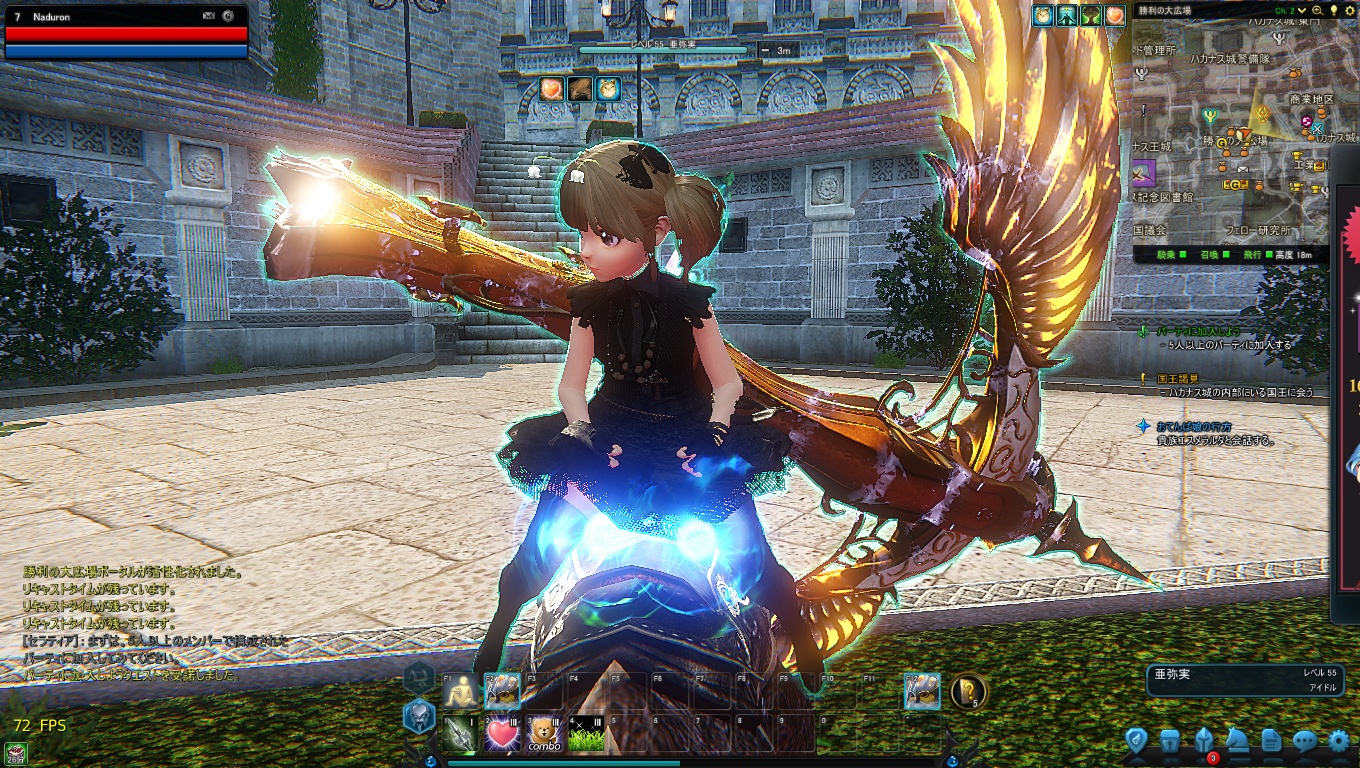Toggle the minimap lightbulb icon

[x=1333, y=10]
